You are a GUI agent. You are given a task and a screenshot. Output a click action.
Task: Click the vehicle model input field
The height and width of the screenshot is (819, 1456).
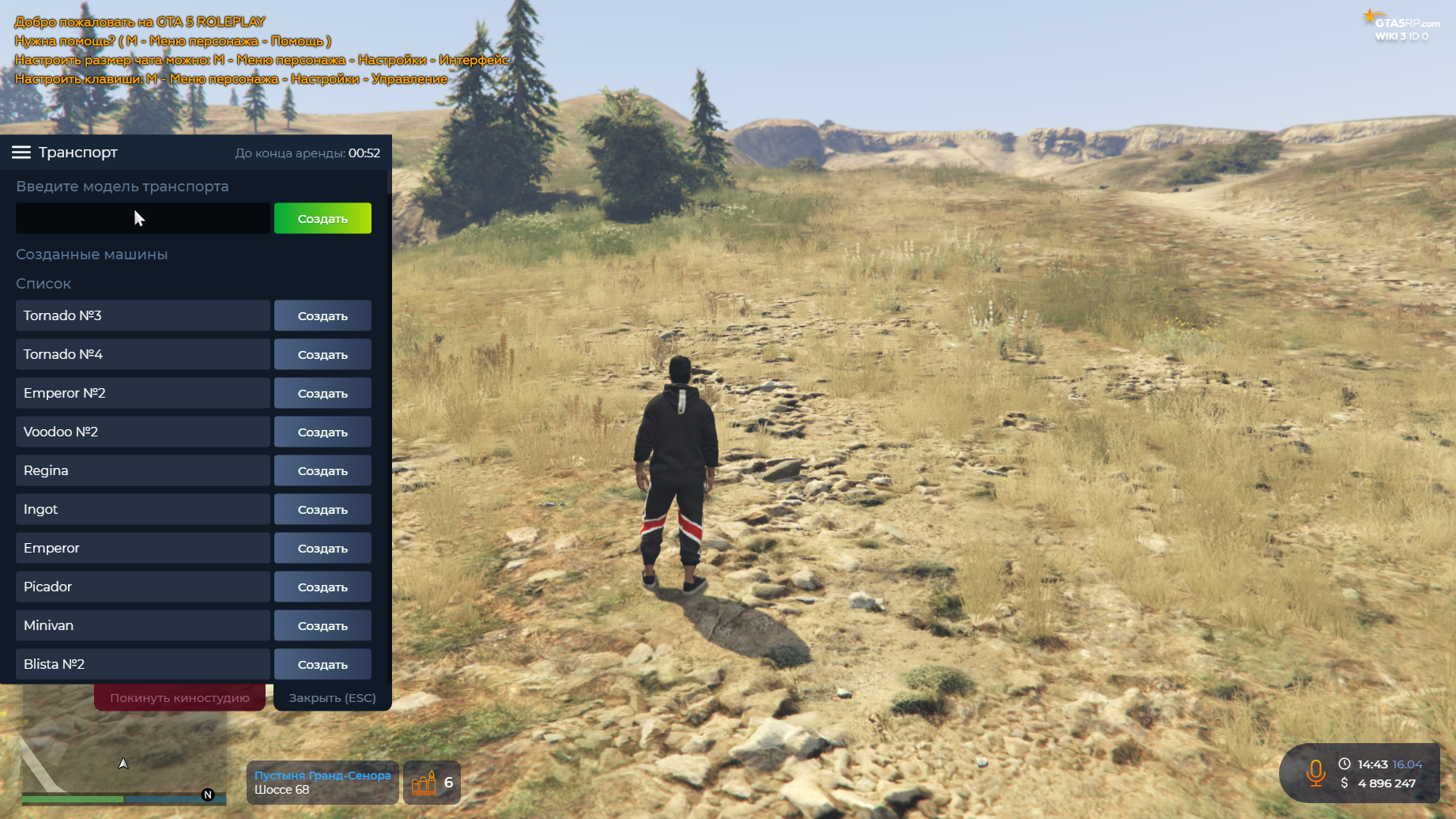pos(142,218)
